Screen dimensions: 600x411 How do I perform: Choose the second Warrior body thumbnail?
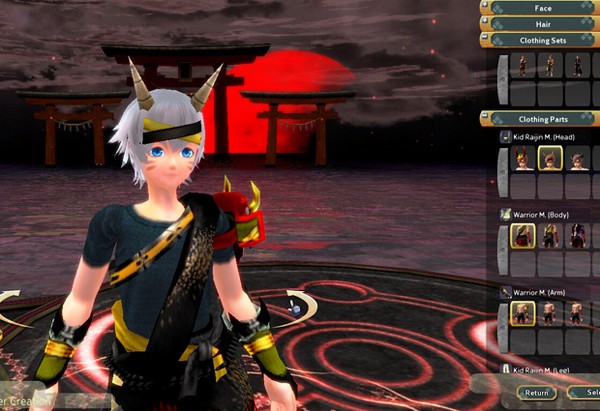coord(550,236)
